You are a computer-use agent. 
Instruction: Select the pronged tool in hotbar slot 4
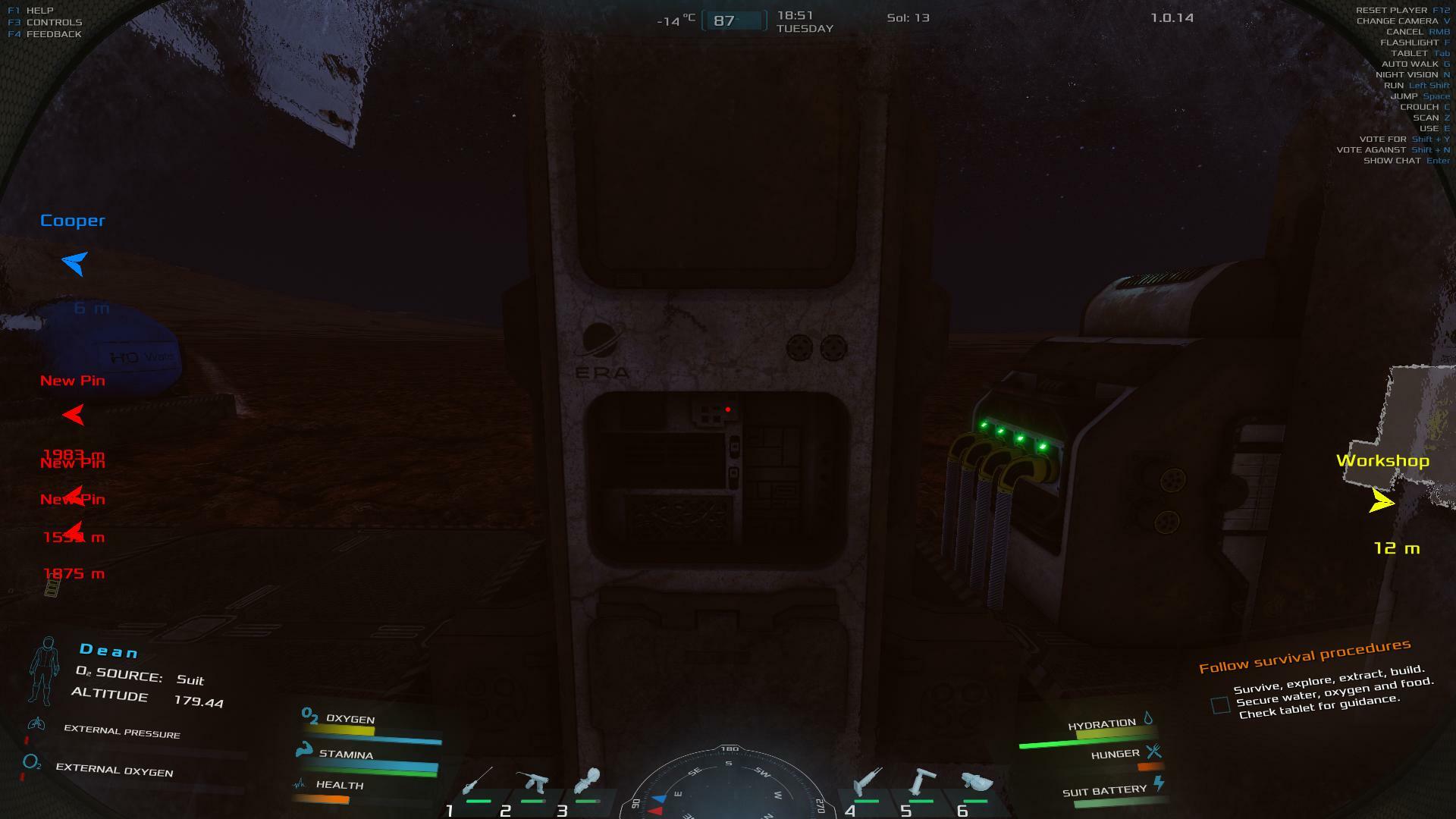pos(867,782)
